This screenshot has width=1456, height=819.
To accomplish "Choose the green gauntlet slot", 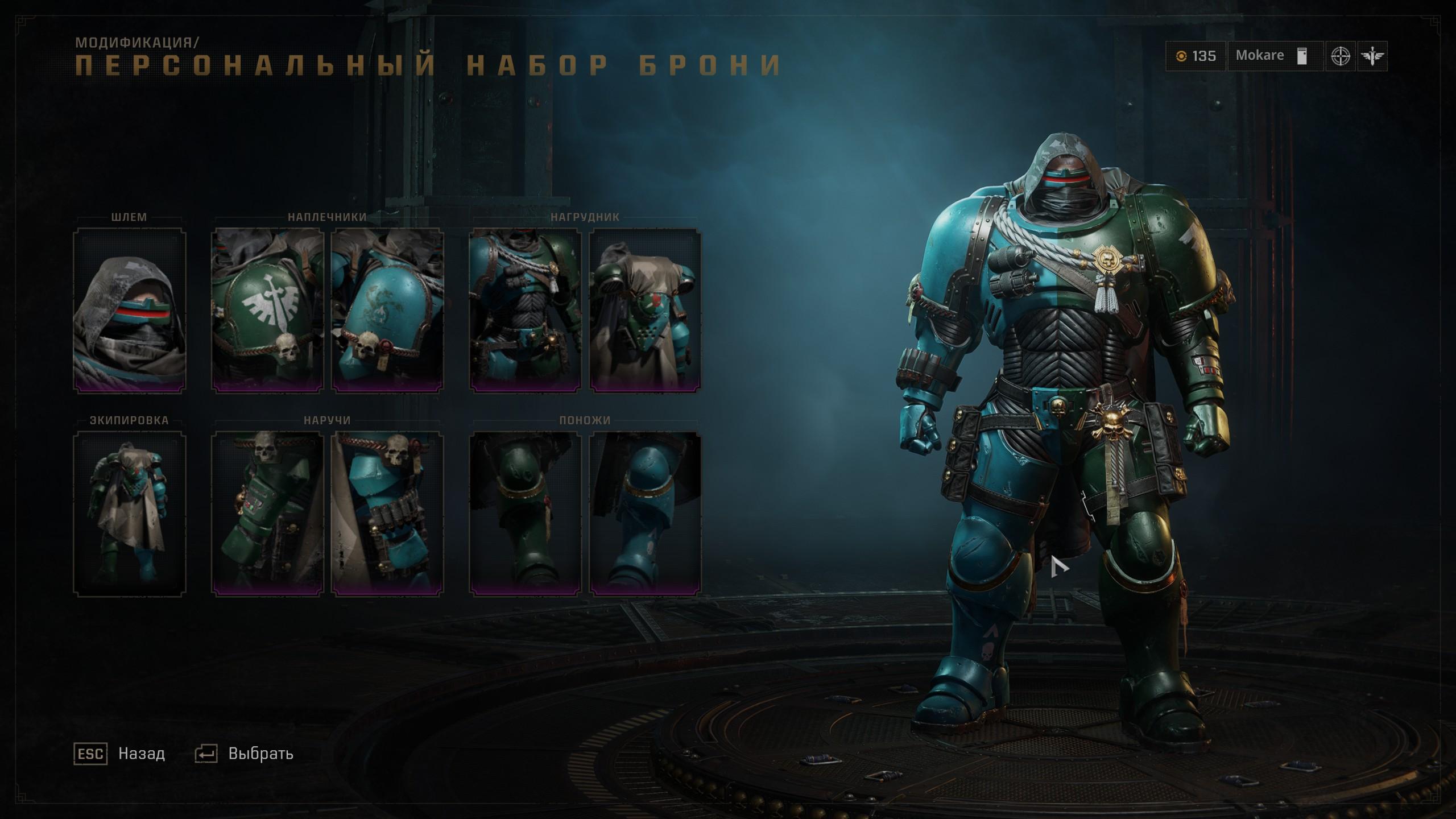I will click(267, 513).
